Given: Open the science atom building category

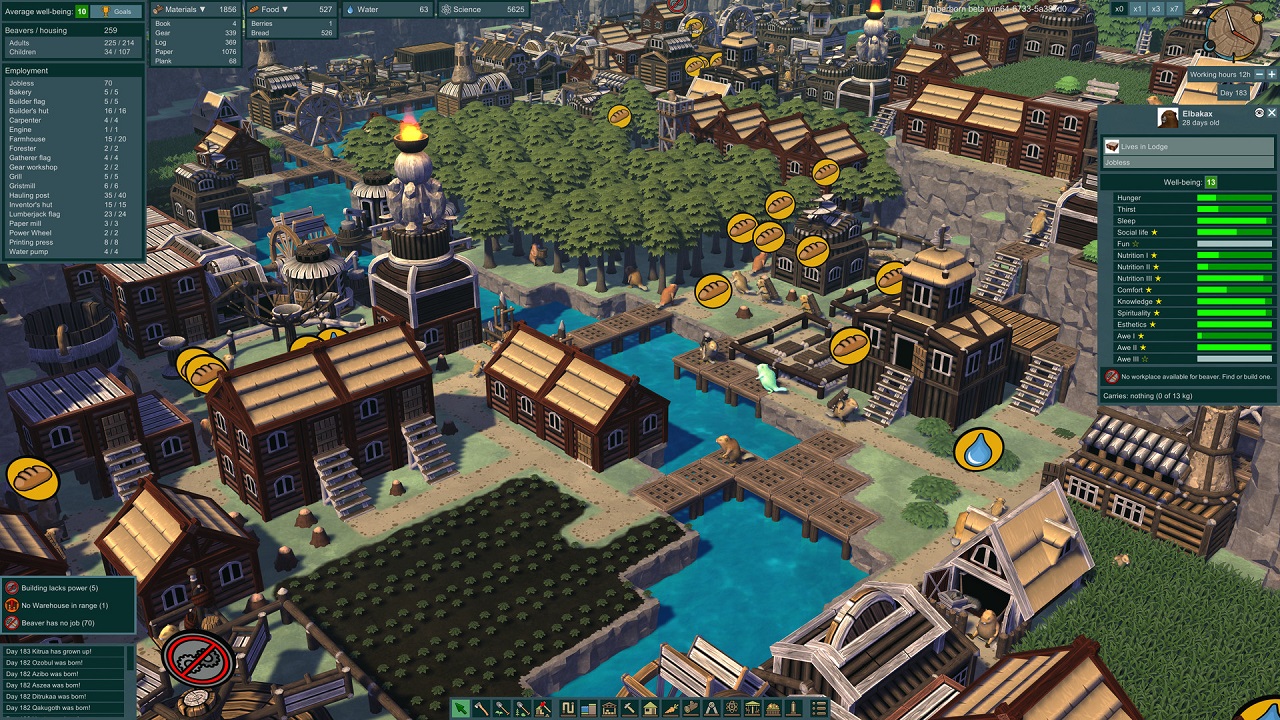Looking at the screenshot, I should 732,709.
